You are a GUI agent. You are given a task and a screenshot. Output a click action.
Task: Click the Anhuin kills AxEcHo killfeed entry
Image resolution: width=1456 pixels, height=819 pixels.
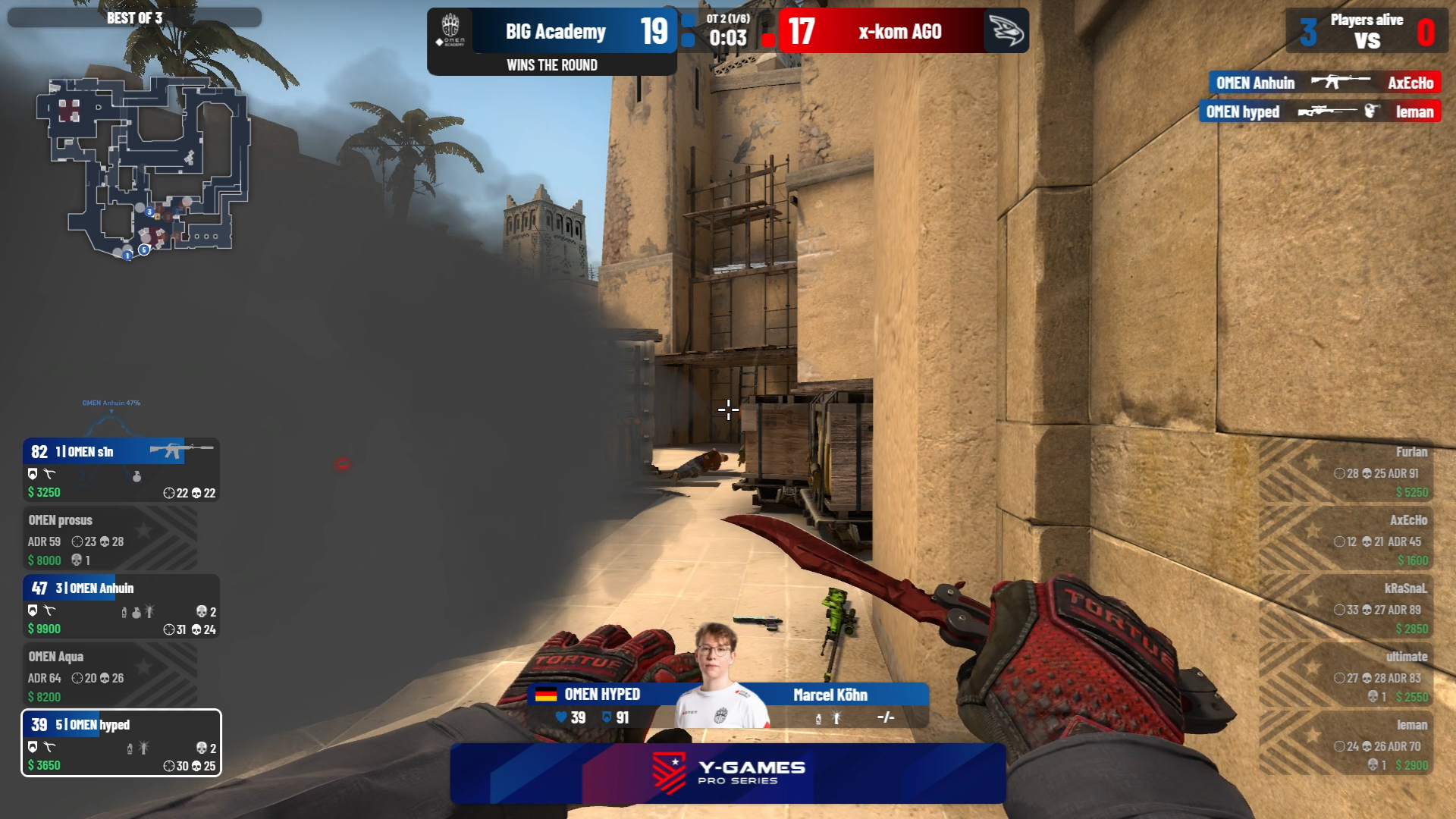pos(1324,83)
